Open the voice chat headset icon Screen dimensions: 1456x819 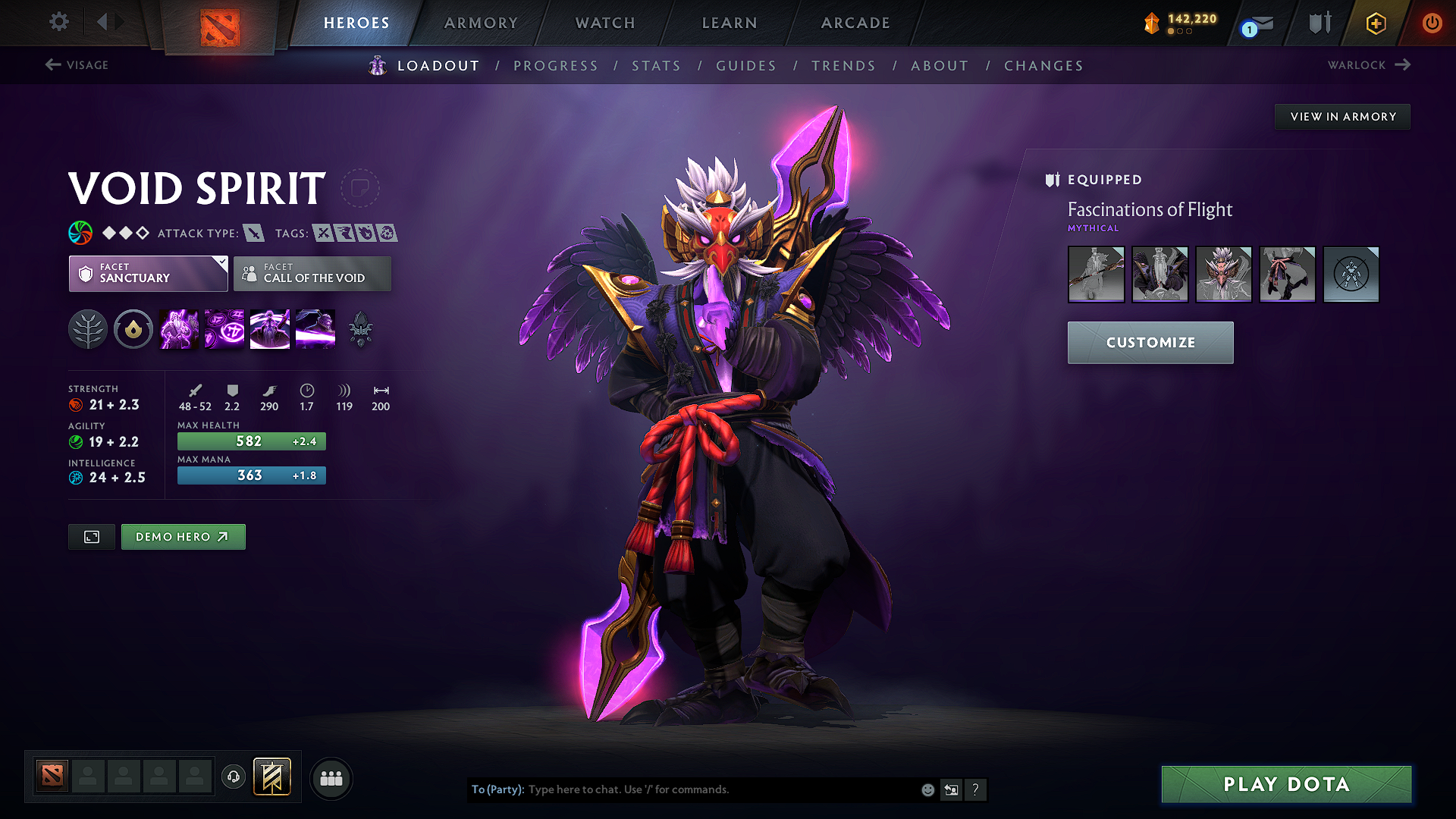click(233, 778)
